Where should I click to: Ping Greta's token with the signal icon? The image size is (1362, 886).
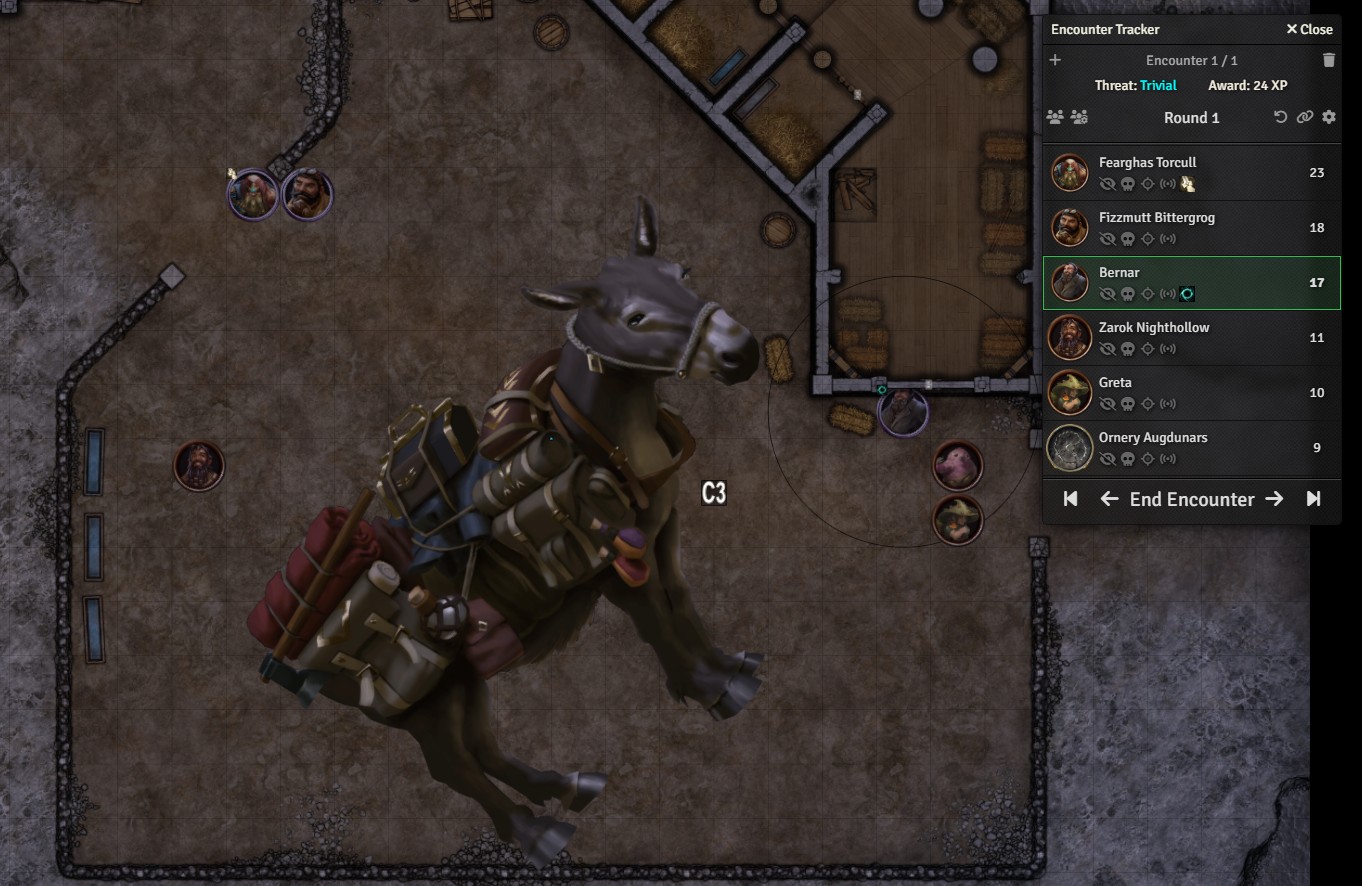[1167, 404]
